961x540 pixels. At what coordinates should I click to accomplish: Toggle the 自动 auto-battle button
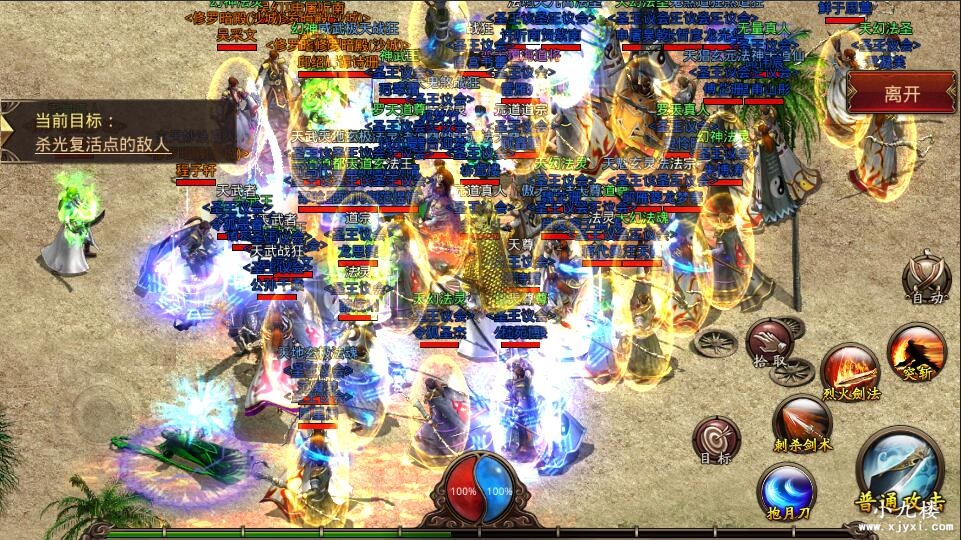point(925,278)
